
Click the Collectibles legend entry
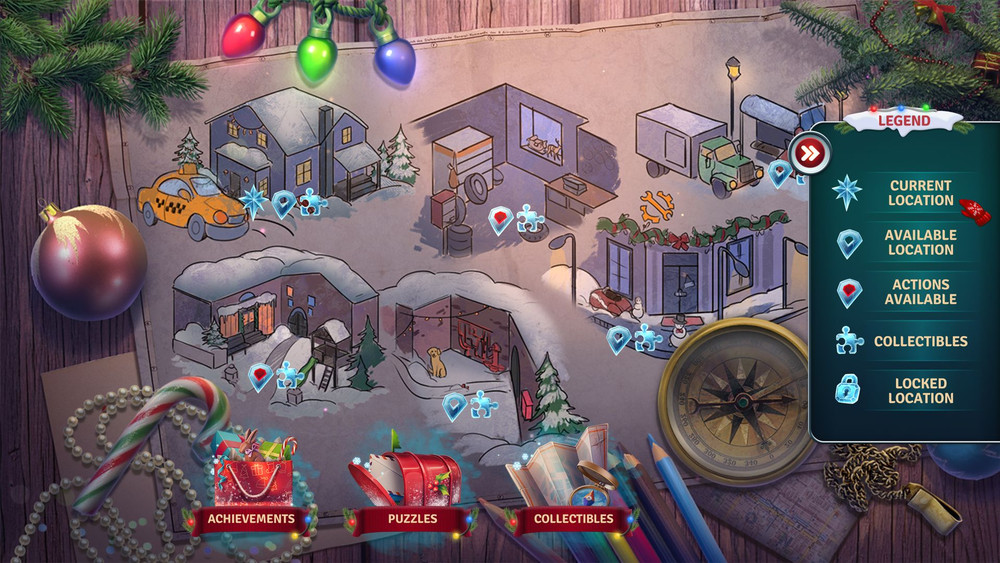[x=920, y=341]
